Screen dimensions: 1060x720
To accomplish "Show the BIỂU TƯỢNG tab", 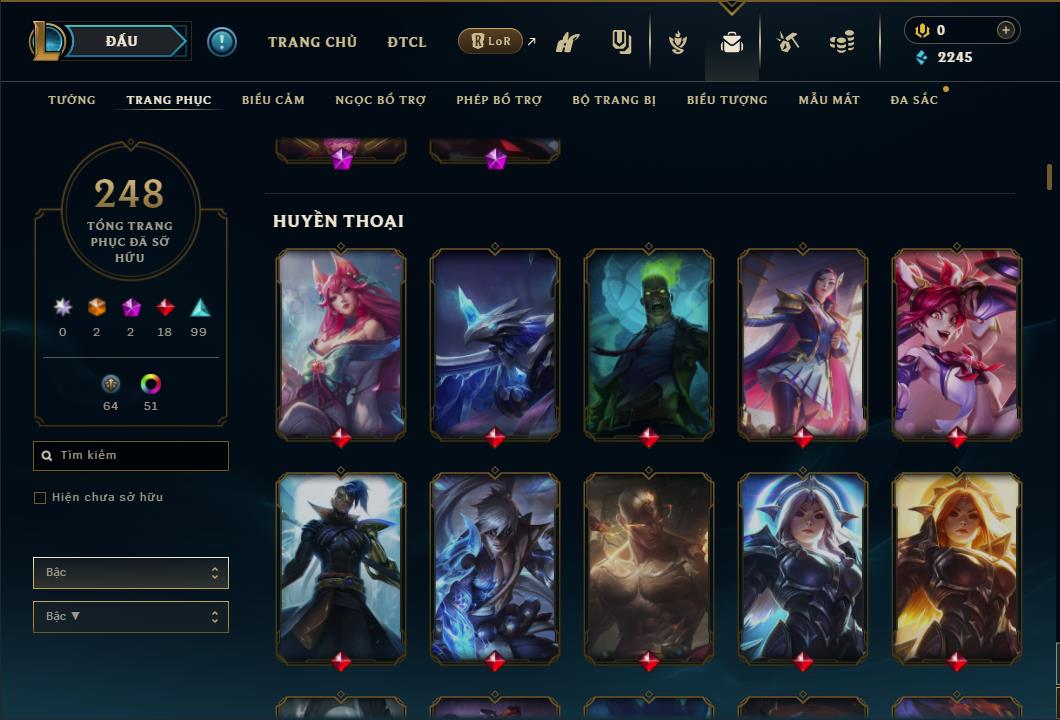I will coord(727,100).
